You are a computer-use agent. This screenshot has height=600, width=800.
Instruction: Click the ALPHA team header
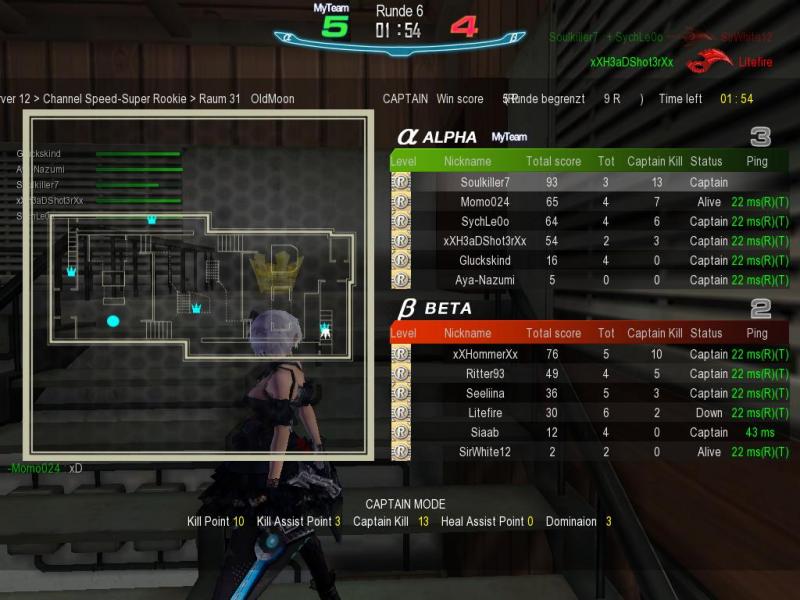(x=438, y=137)
